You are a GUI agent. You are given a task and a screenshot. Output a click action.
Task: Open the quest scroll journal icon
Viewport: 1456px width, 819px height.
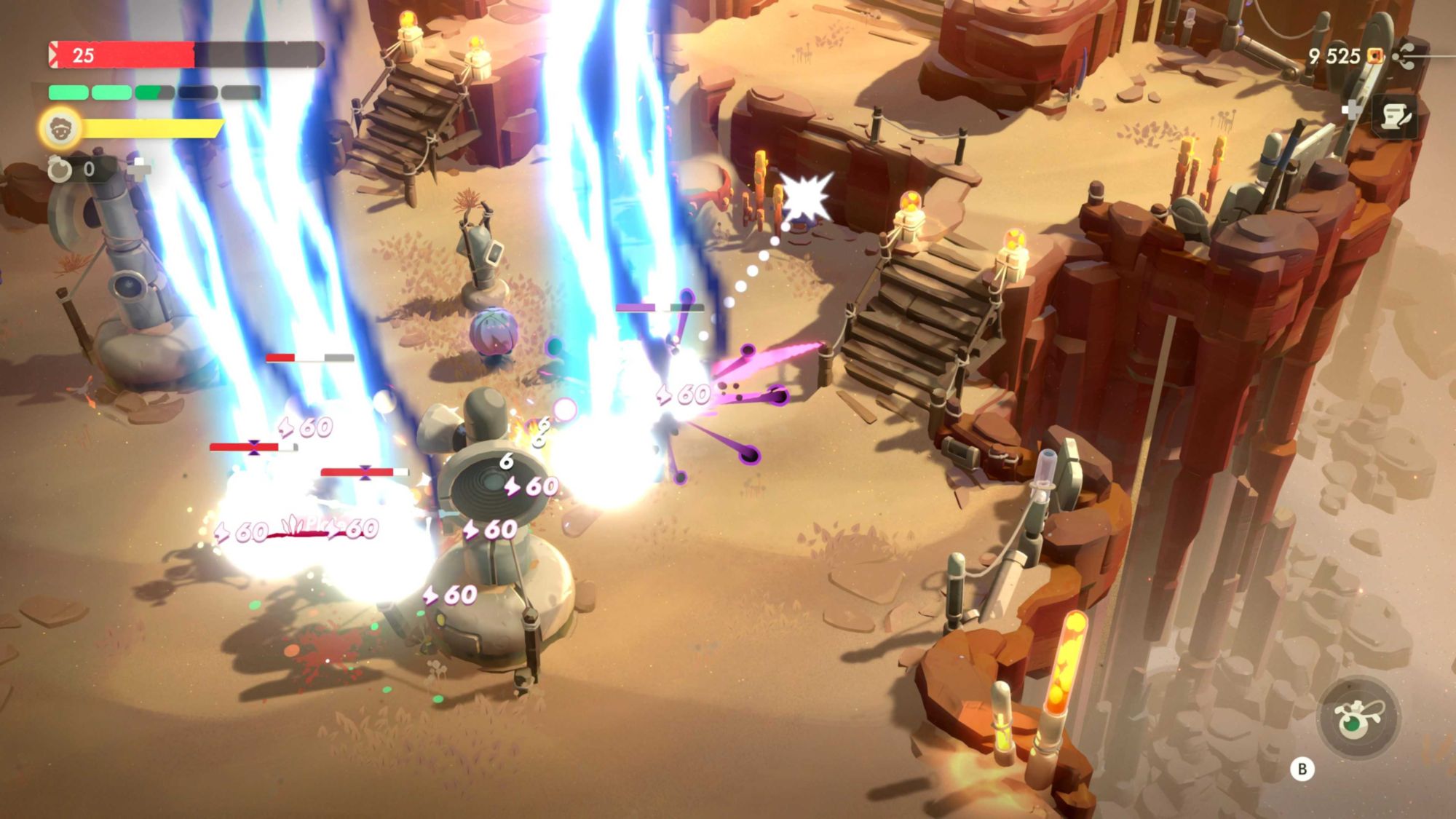pos(1394,116)
